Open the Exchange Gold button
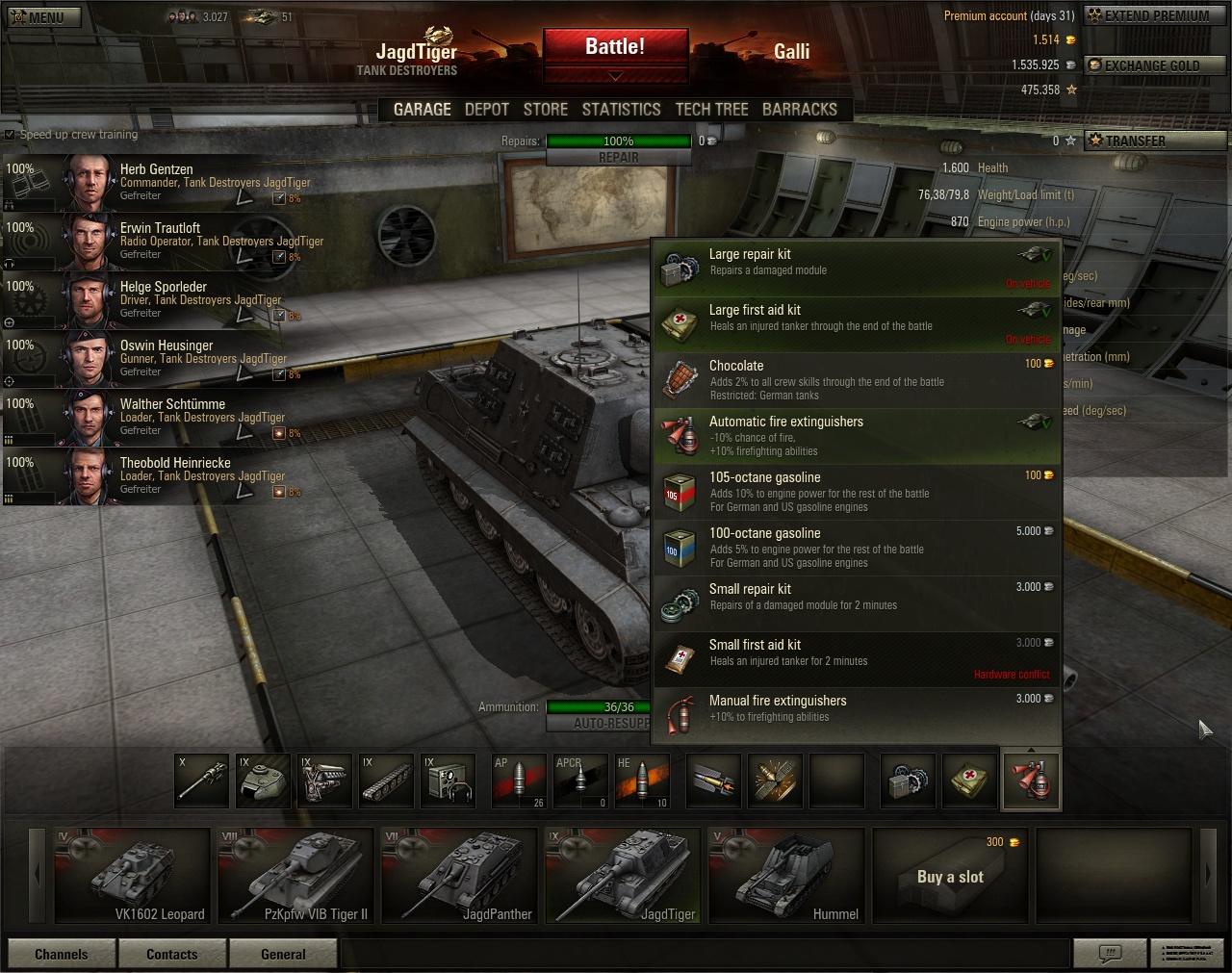Image resolution: width=1232 pixels, height=973 pixels. click(x=1155, y=65)
